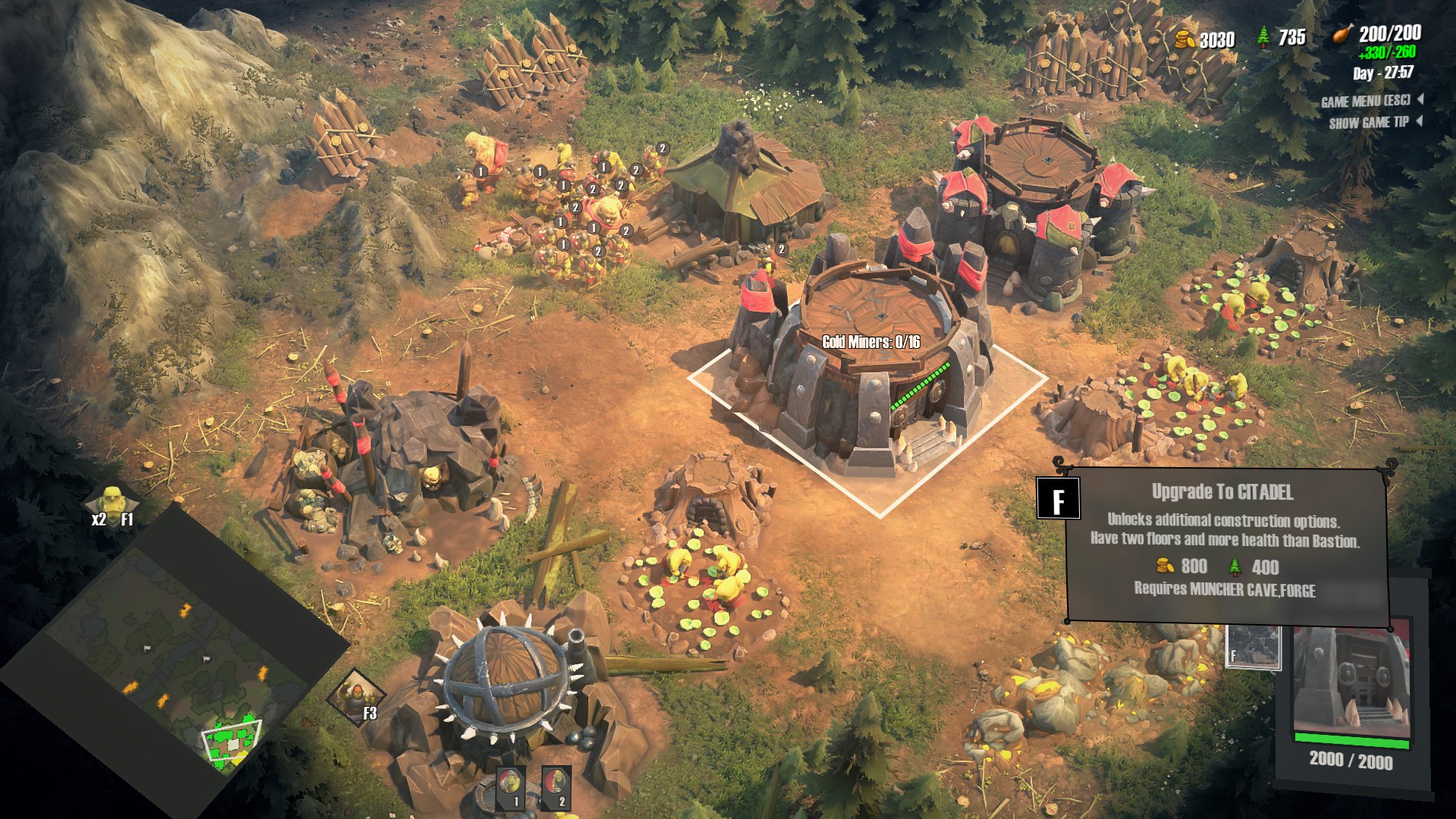Select control group 2 banner
The image size is (1456, 819).
coord(556,787)
